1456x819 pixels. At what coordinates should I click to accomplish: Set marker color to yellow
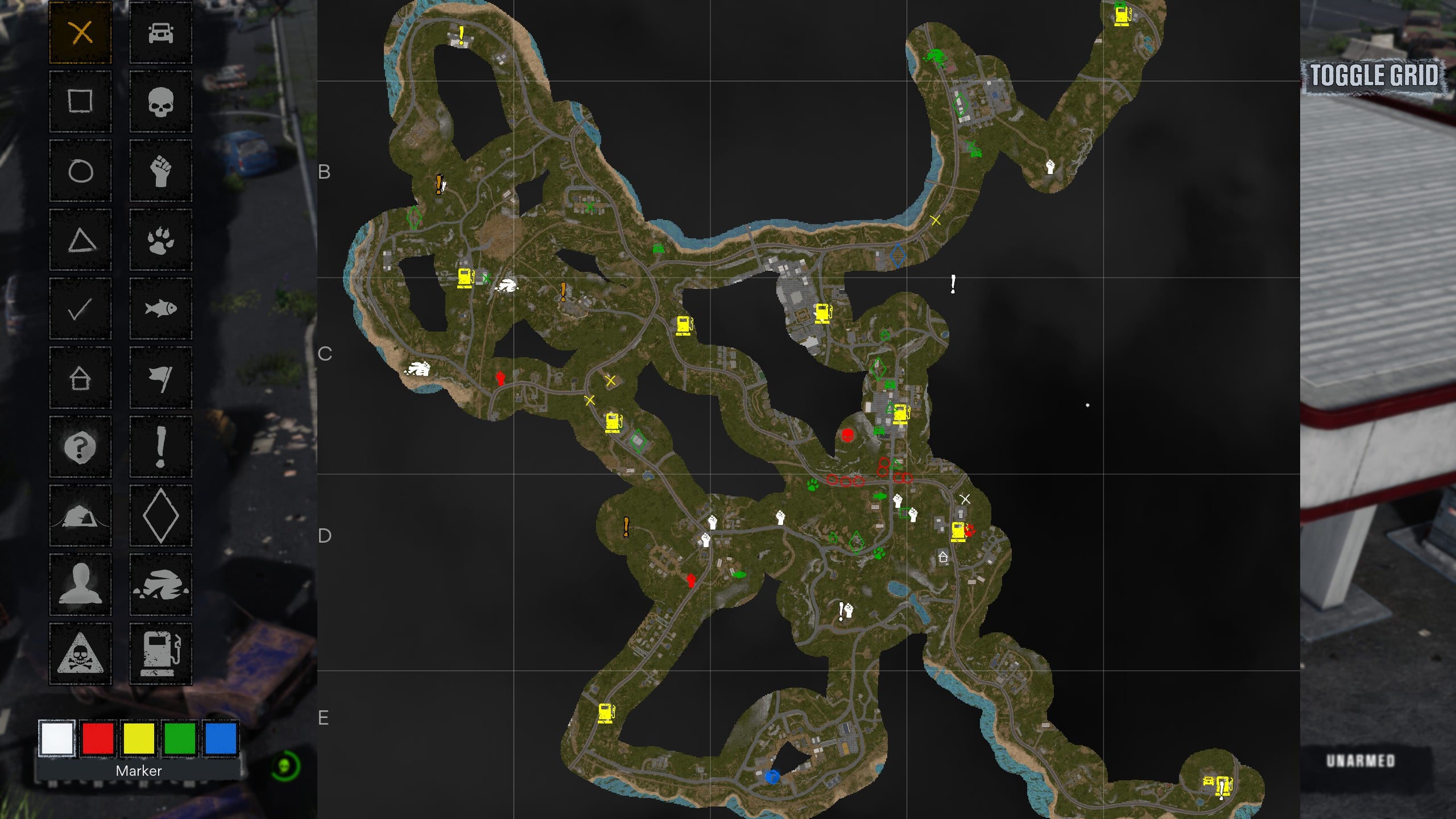tap(139, 738)
